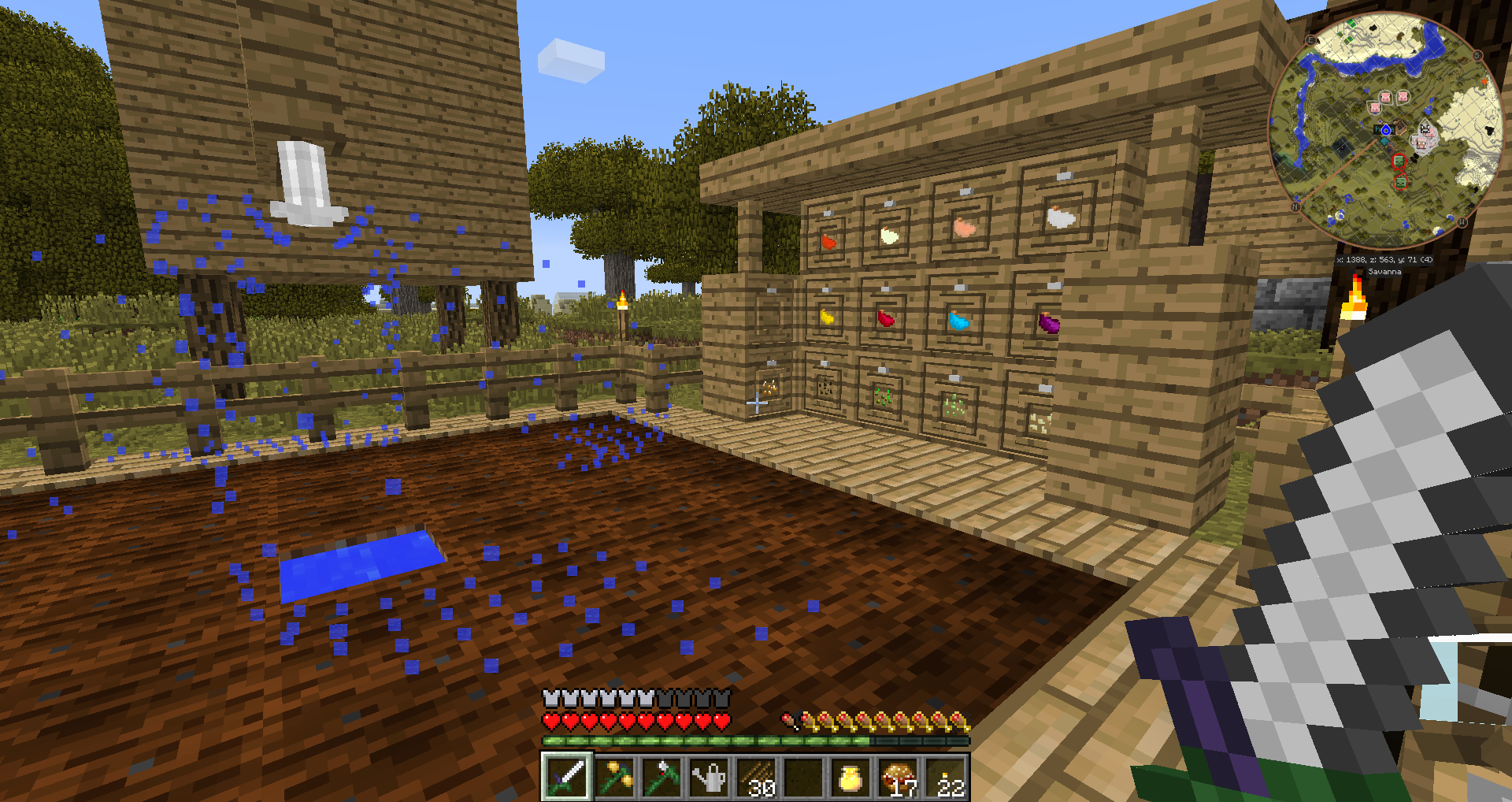This screenshot has height=802, width=1512.
Task: Select the sword in the hotbar
Action: click(x=566, y=776)
